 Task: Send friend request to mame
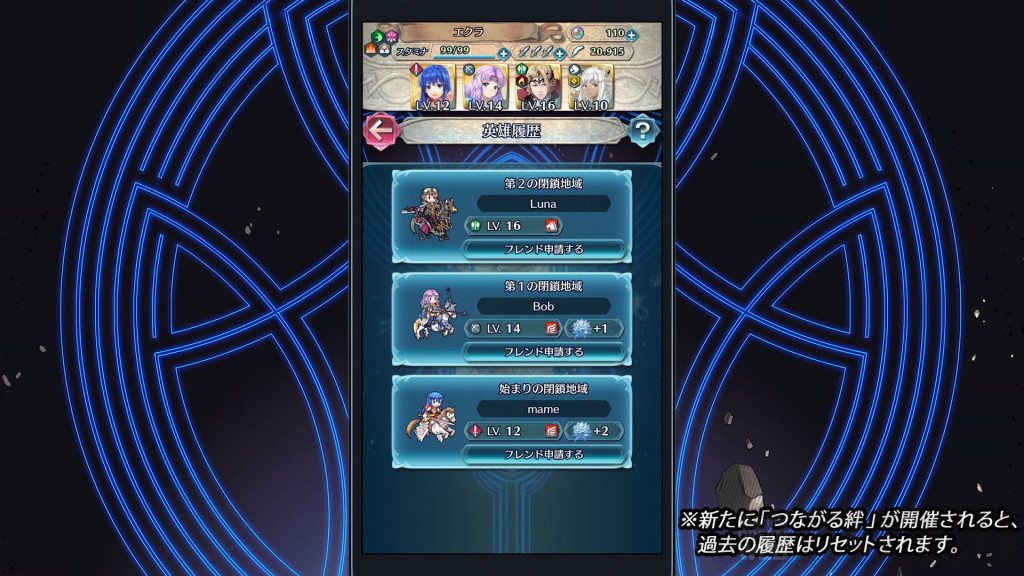(544, 454)
